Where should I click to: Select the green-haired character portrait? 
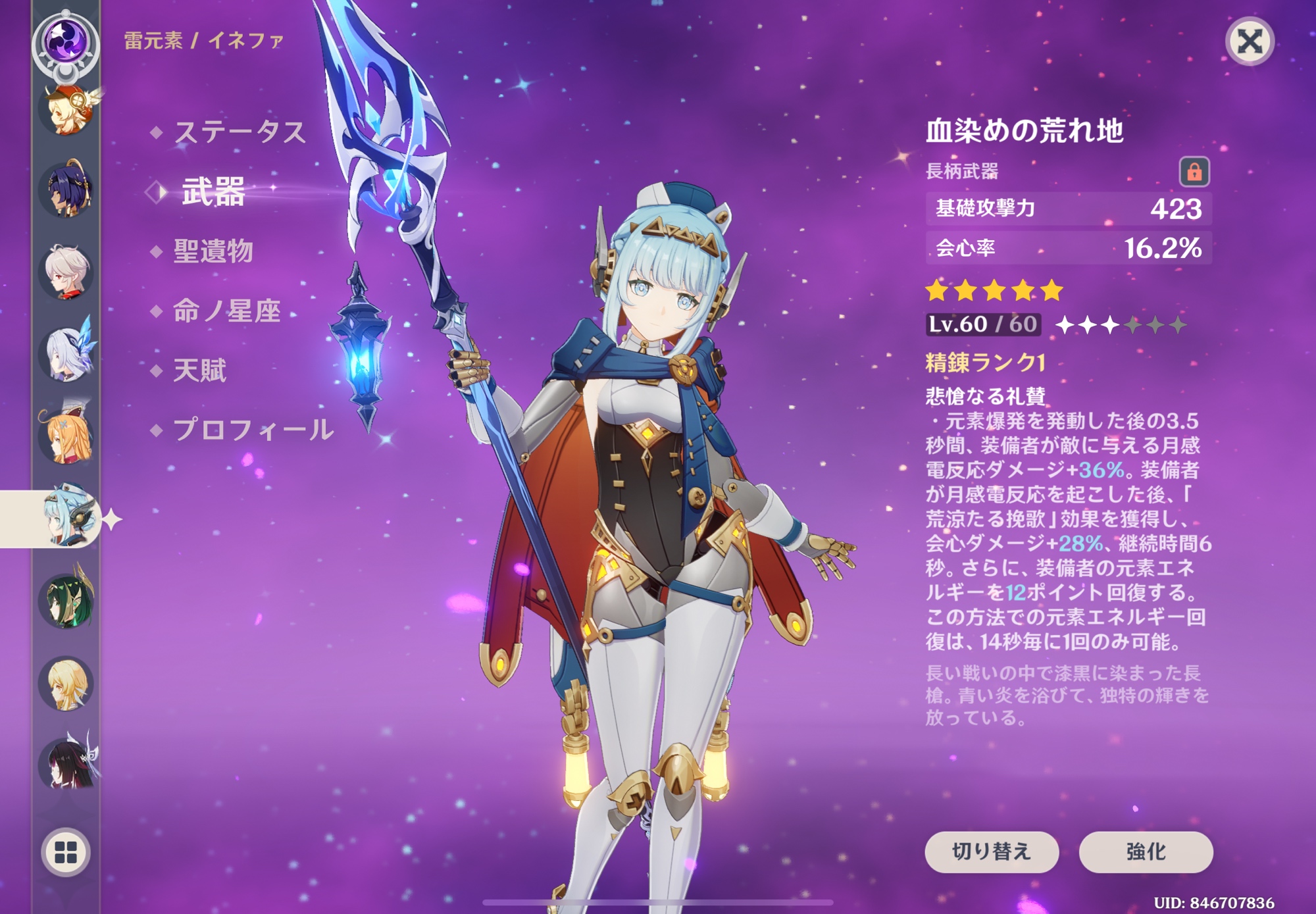(x=66, y=599)
